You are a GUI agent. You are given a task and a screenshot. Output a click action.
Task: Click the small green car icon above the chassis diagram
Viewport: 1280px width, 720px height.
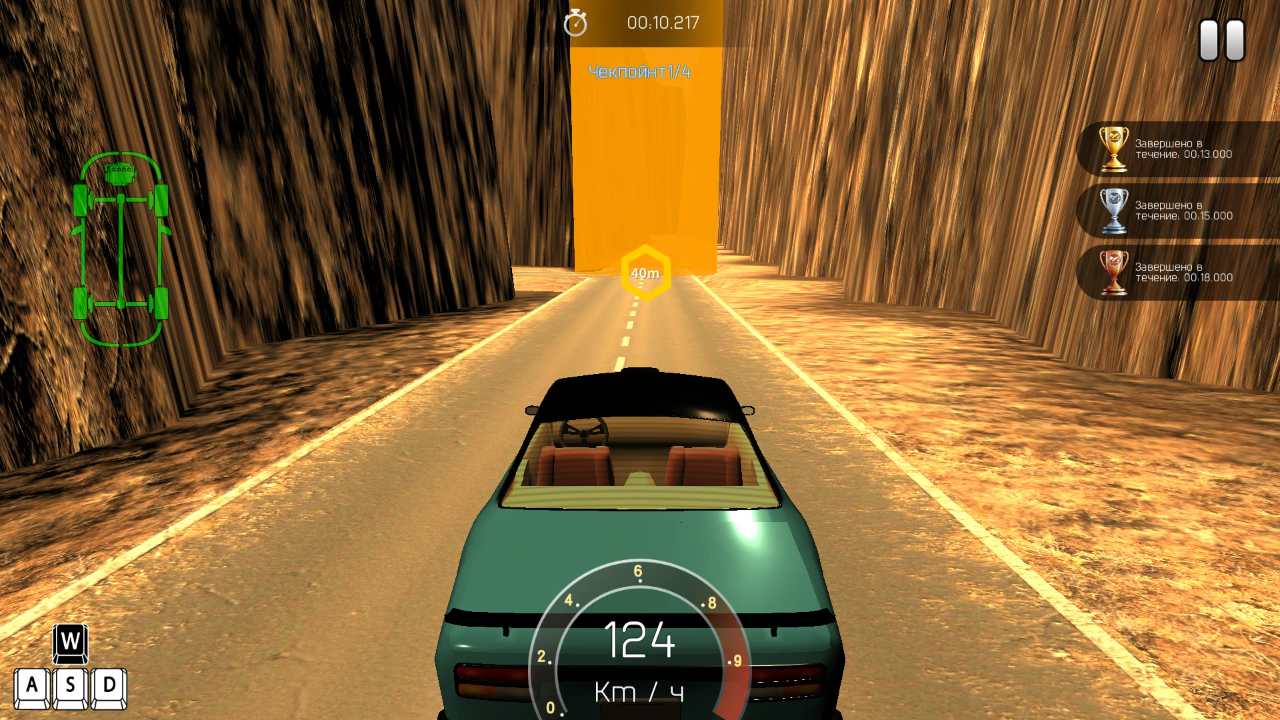click(120, 172)
